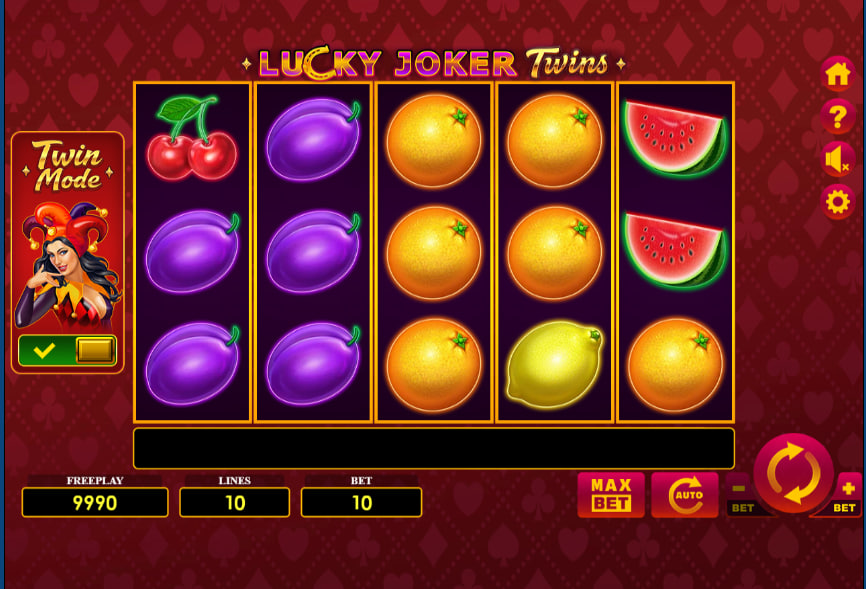Toggle the muted sound speaker icon

837,160
